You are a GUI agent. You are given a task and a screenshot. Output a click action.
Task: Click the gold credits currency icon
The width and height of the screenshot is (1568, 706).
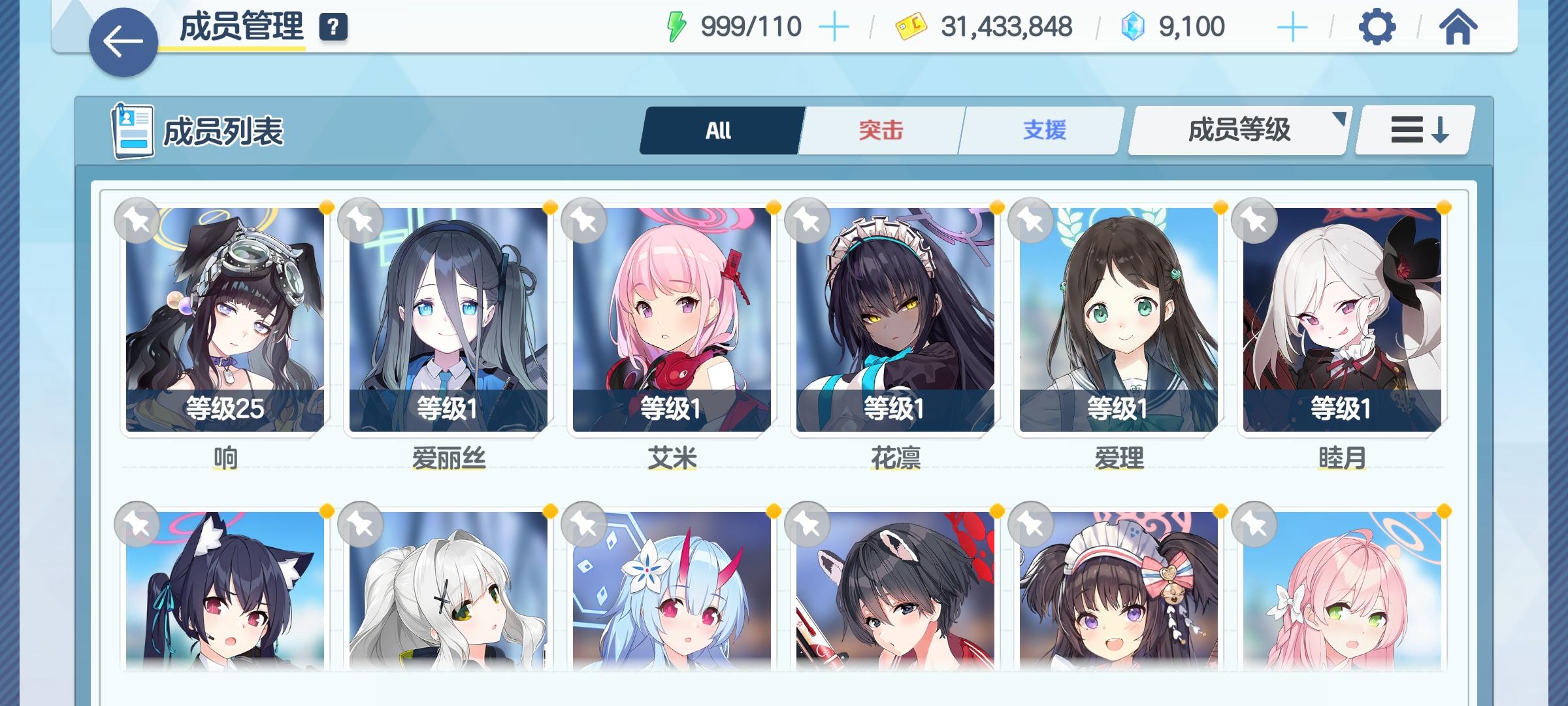point(912,26)
